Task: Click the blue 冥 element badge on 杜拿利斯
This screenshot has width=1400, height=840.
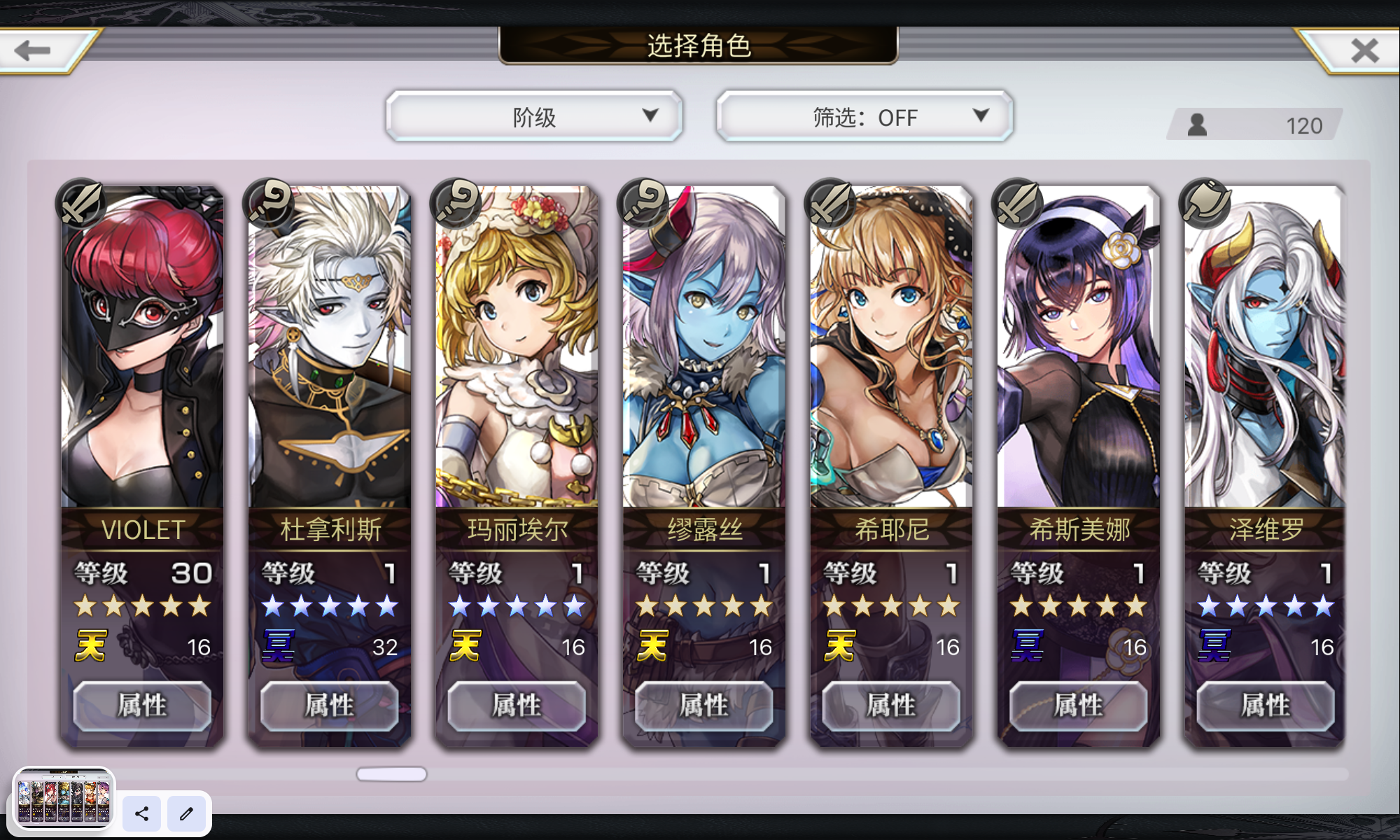Action: click(279, 647)
